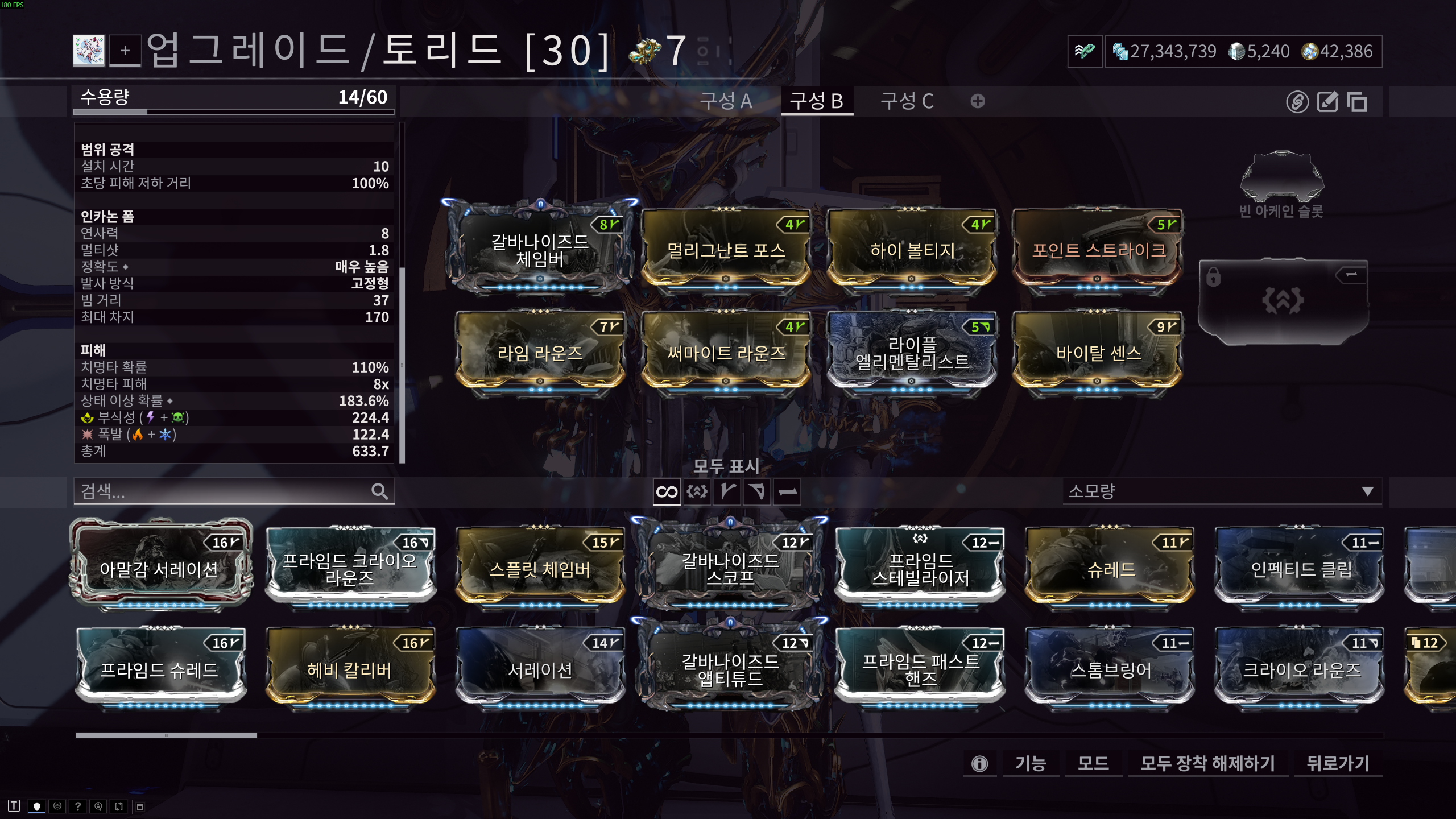This screenshot has width=1456, height=819.
Task: Go back with the 뒤로가기 button
Action: [x=1338, y=763]
